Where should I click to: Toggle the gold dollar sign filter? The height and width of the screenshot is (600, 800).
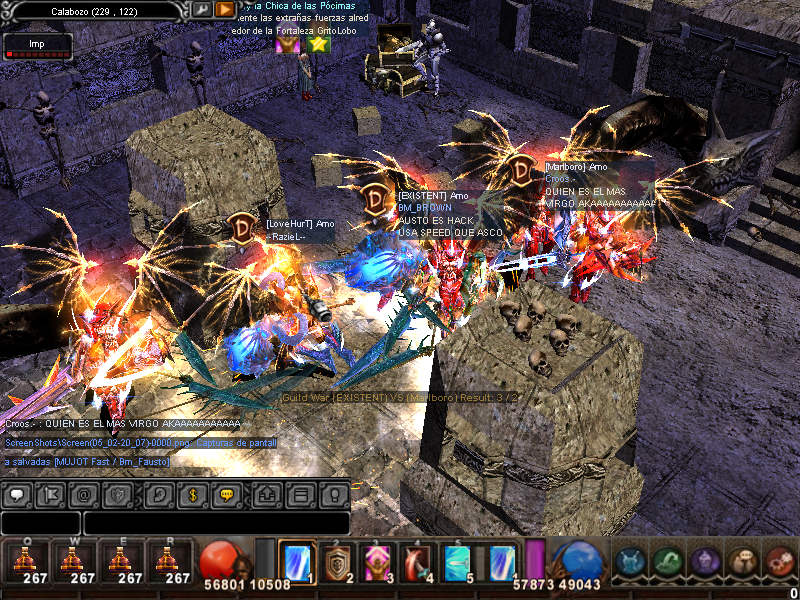coord(192,494)
